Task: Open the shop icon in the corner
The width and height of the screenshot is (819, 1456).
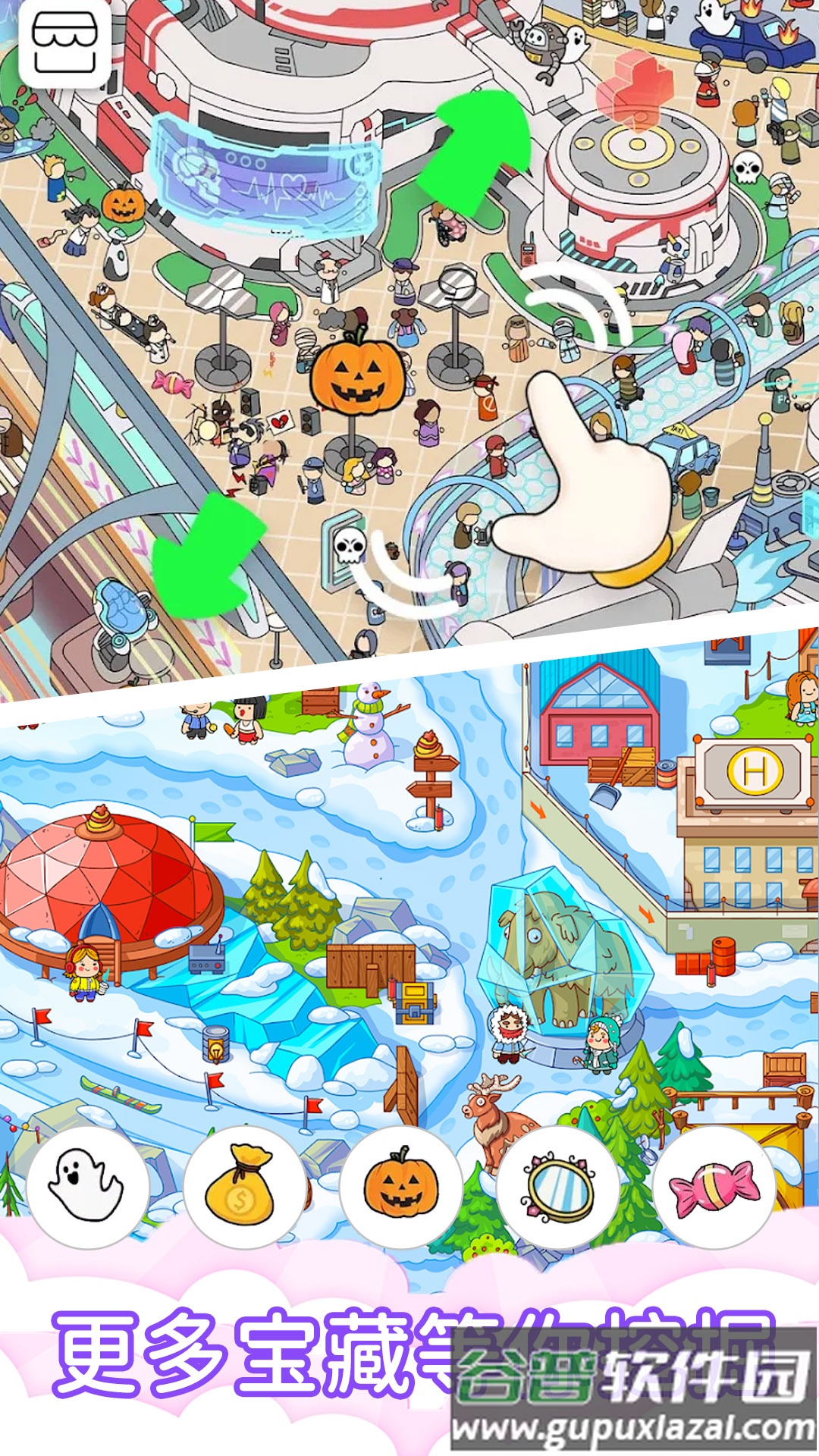Action: tap(64, 44)
